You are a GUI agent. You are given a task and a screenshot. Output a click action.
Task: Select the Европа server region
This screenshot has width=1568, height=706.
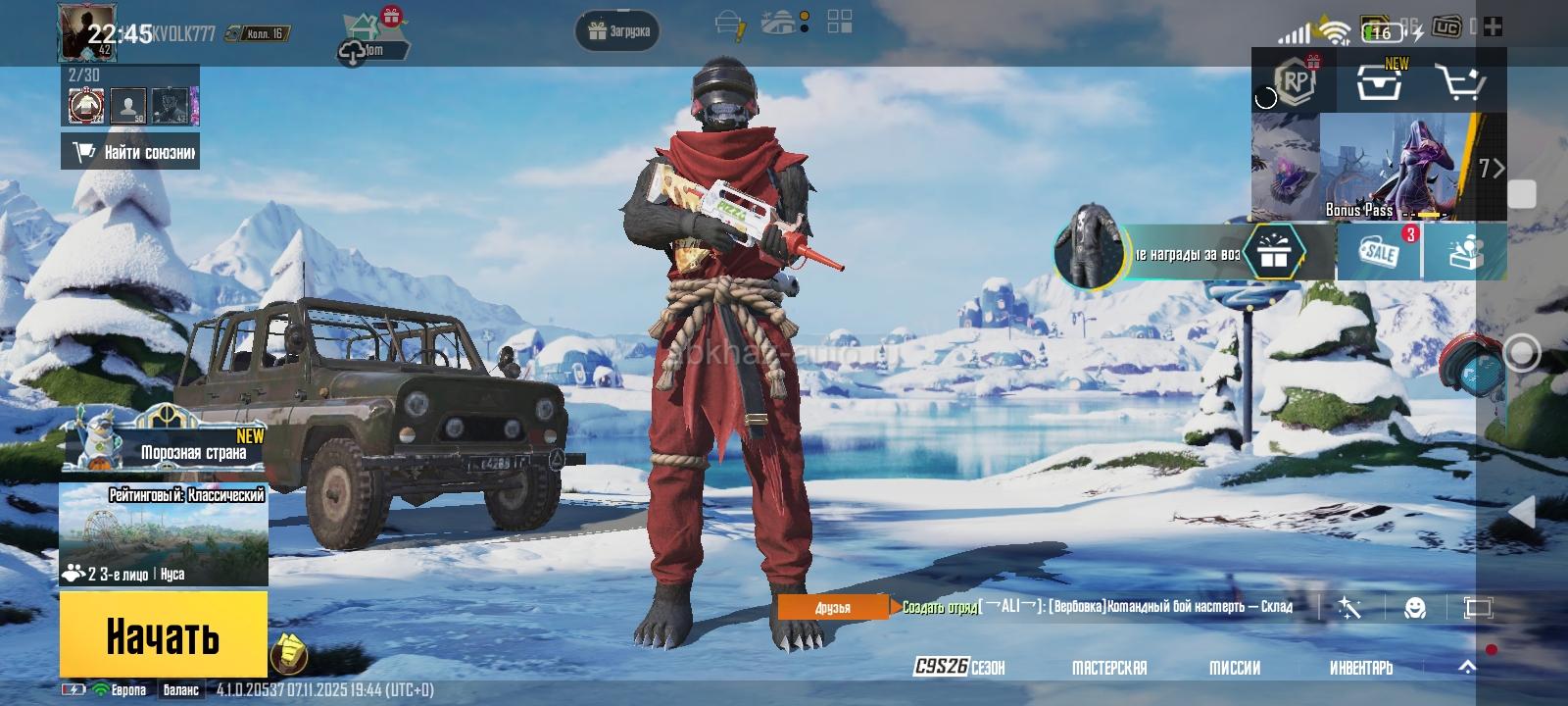point(125,690)
